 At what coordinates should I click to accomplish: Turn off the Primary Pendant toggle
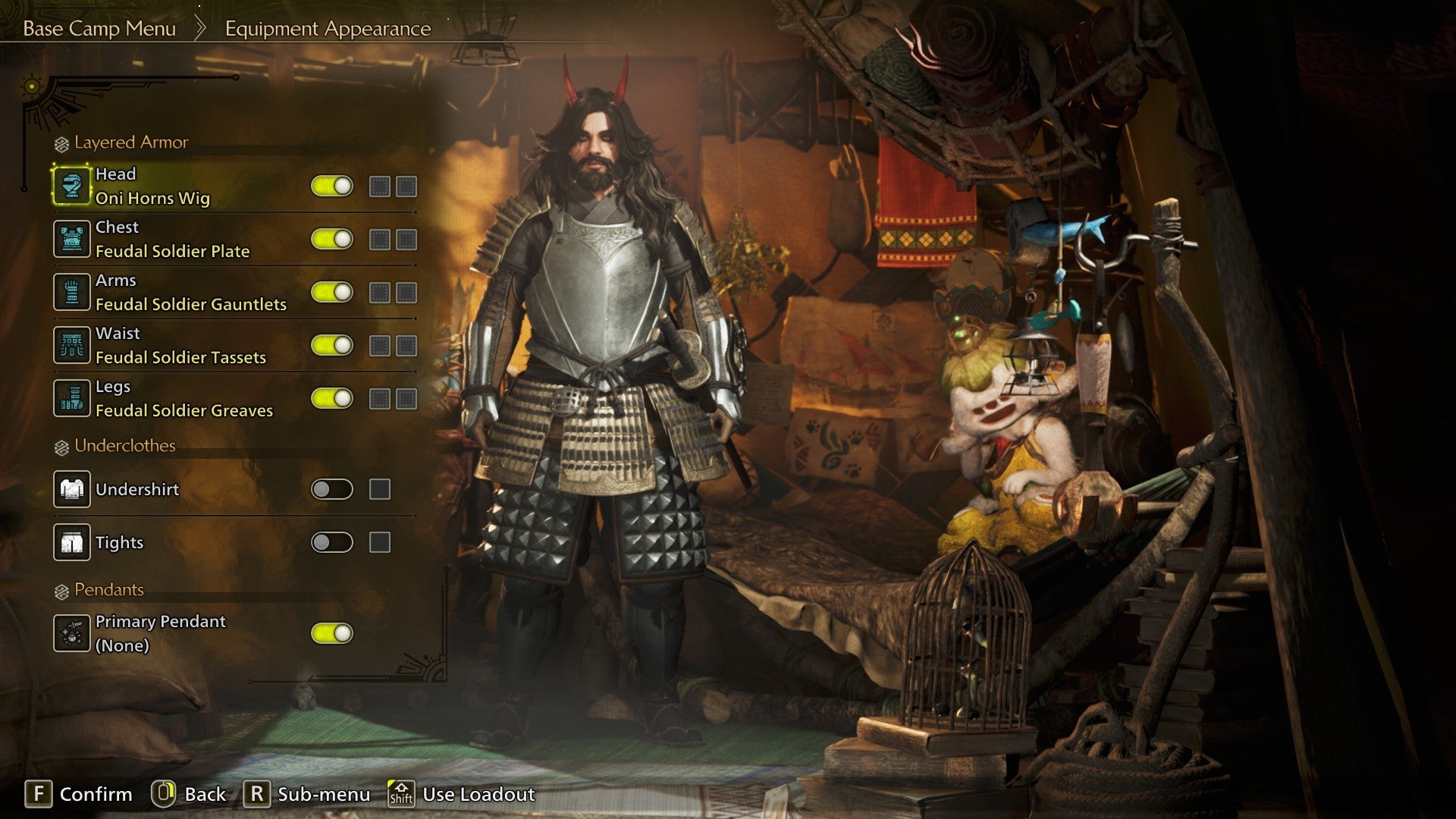[331, 632]
